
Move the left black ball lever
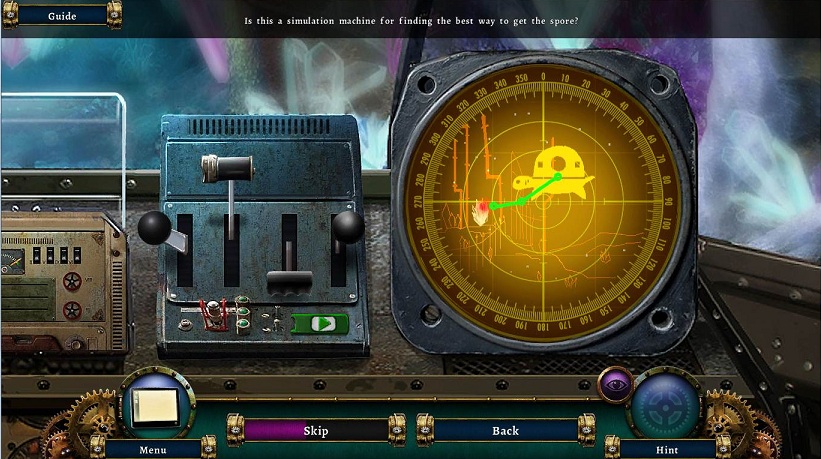click(155, 226)
